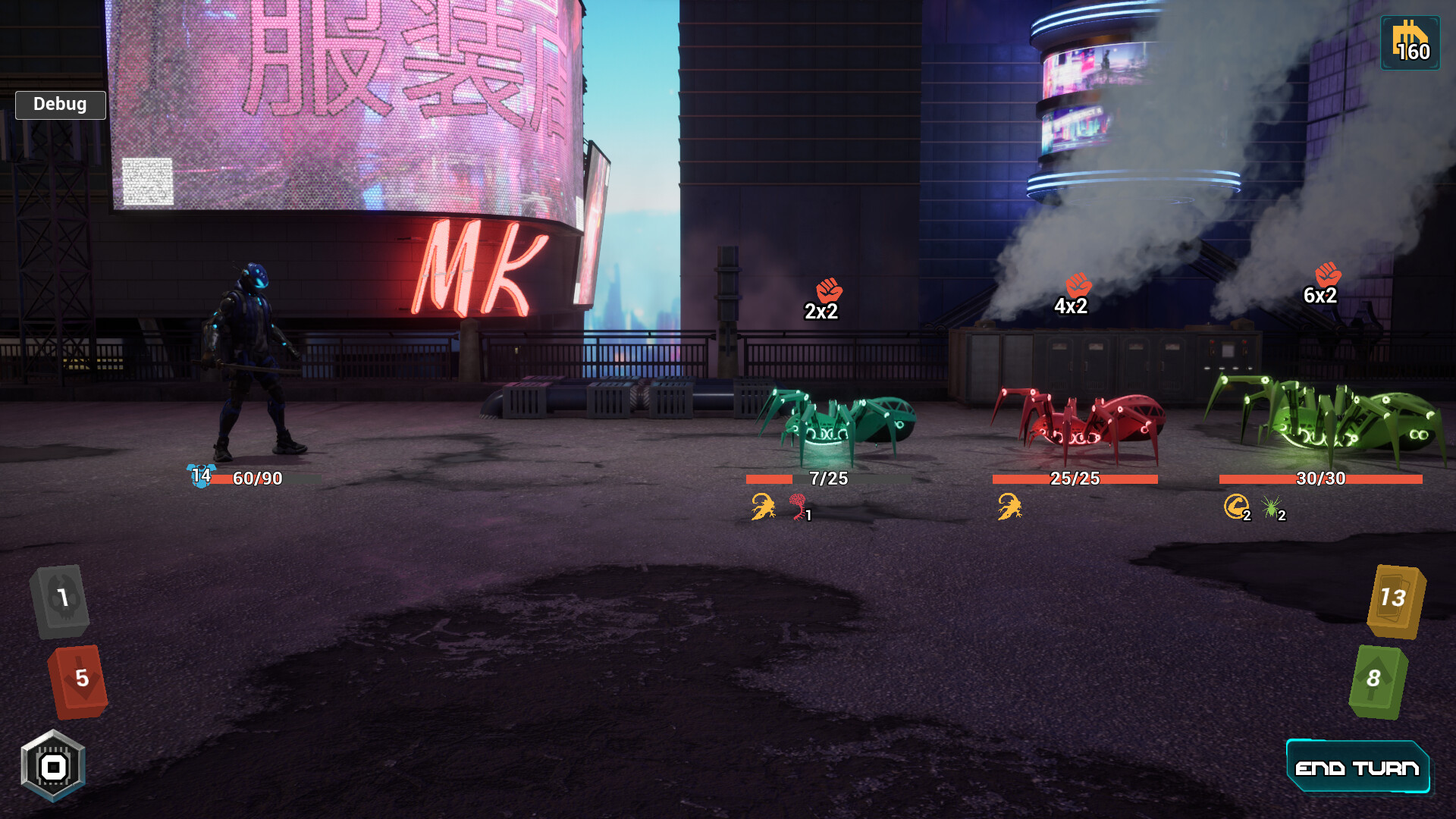Click the gold currency counter showing 160
The height and width of the screenshot is (819, 1456).
click(x=1412, y=42)
